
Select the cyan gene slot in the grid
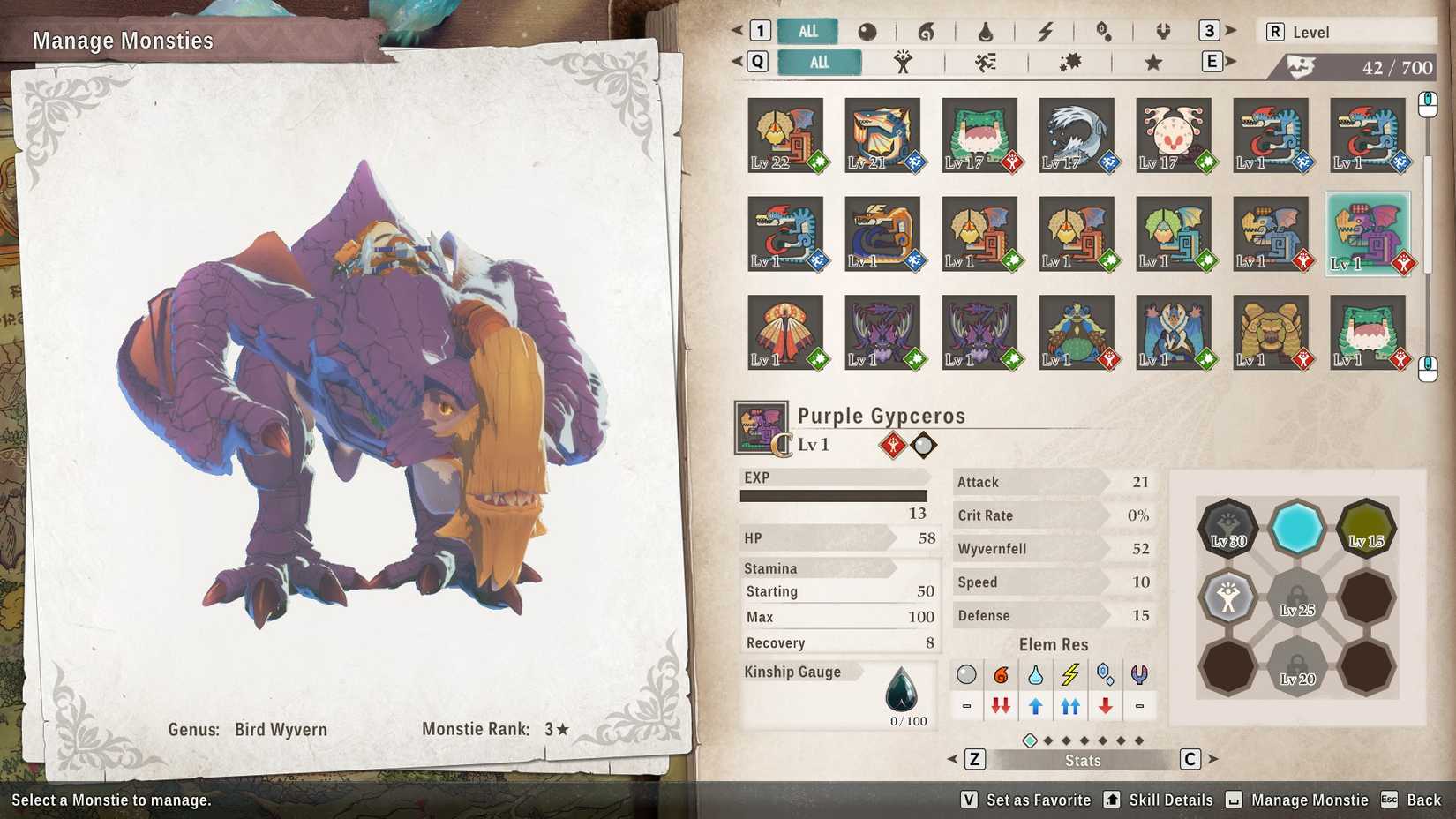pyautogui.click(x=1298, y=527)
